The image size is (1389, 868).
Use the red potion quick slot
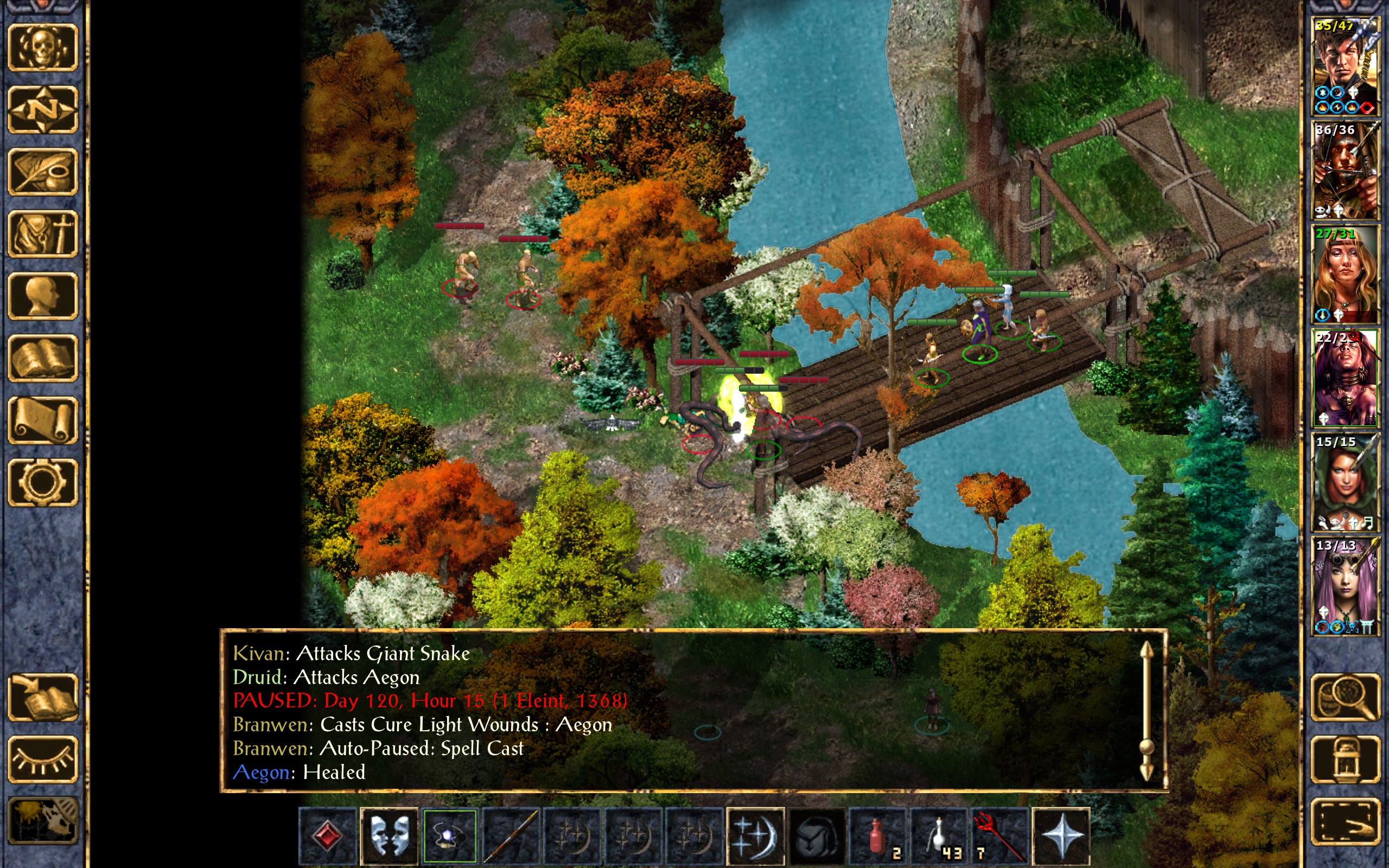pos(876,836)
